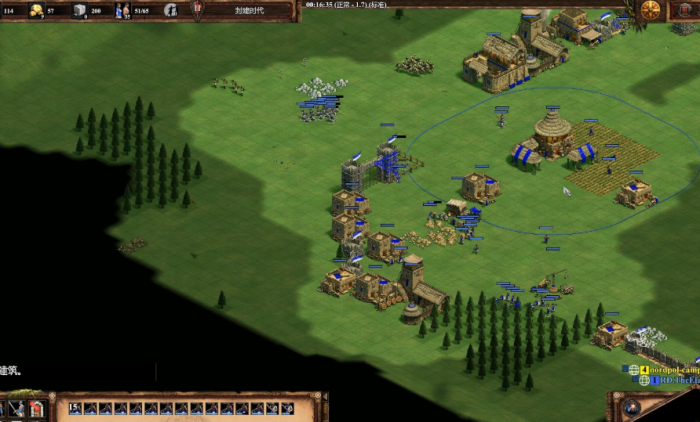The image size is (700, 422).
Task: Click the idle villager icon in the top bar
Action: click(171, 10)
